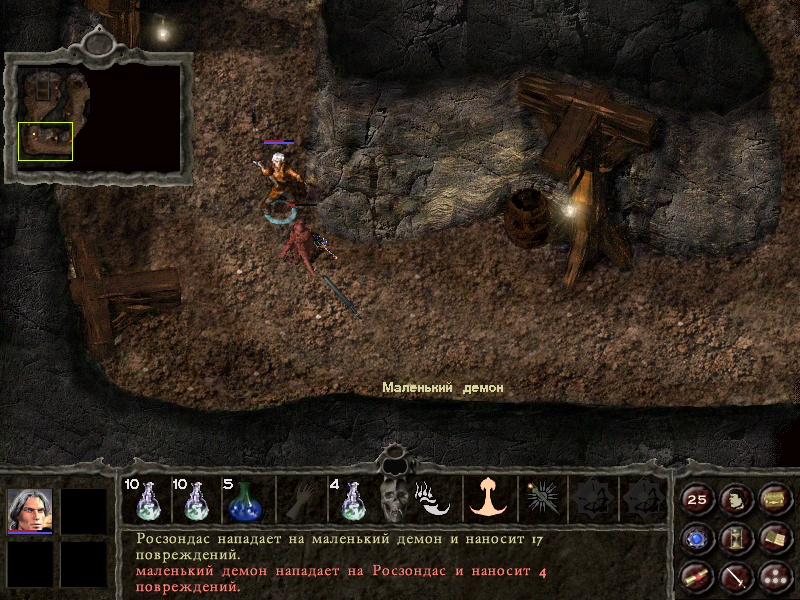Use the white potion with count 4
The image size is (800, 600).
pos(350,499)
